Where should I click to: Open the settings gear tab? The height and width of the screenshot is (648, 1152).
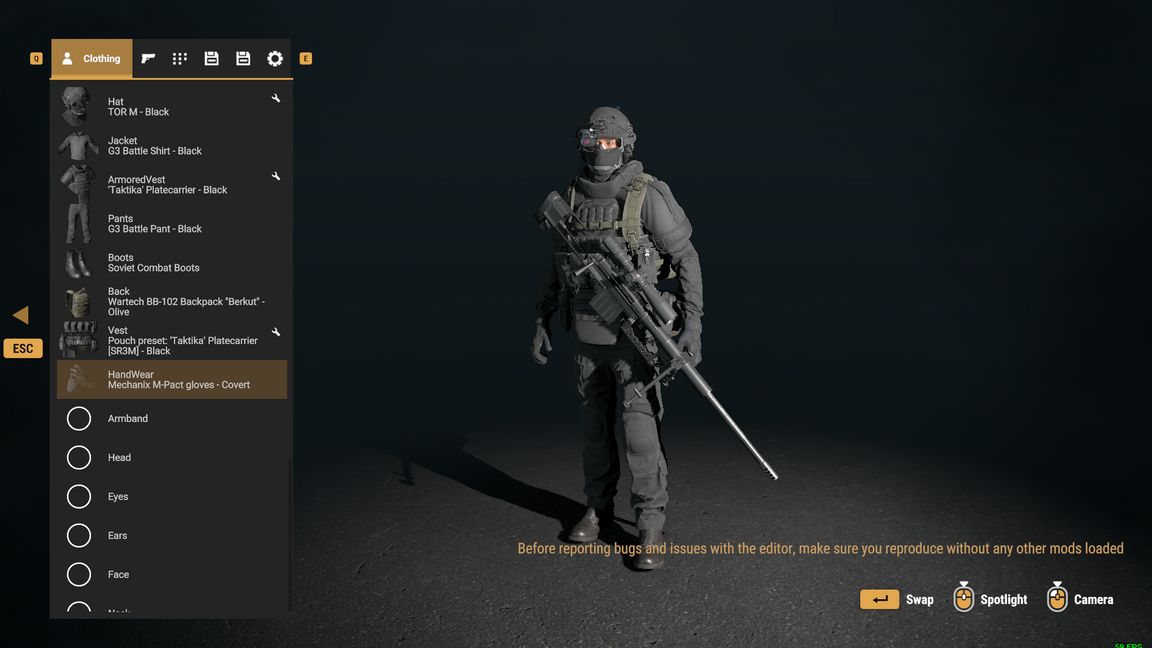click(x=275, y=59)
